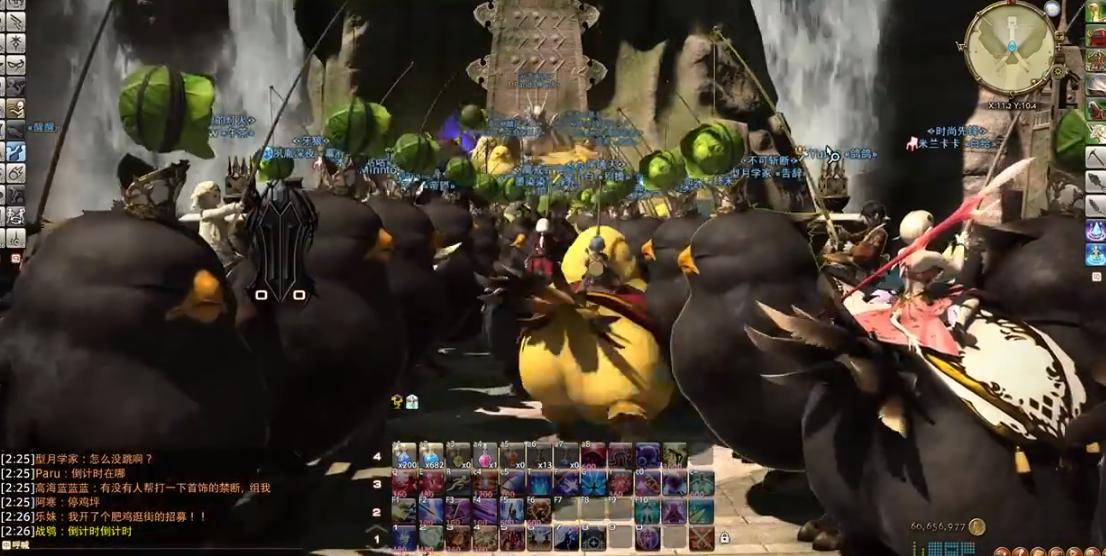The height and width of the screenshot is (556, 1106).
Task: Select the pink potion with x1 count
Action: pyautogui.click(x=486, y=456)
